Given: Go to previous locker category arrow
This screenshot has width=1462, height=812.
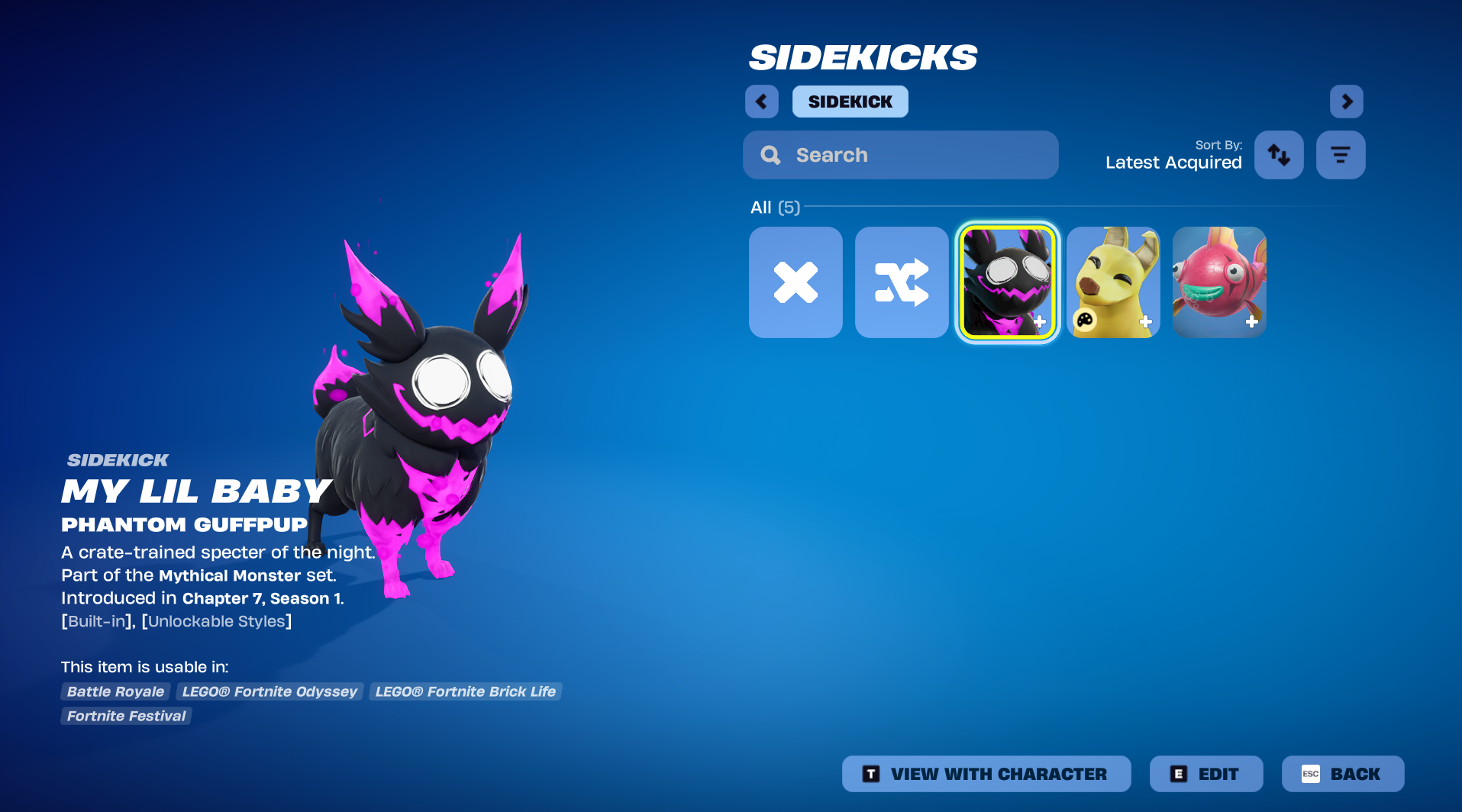Looking at the screenshot, I should tap(761, 101).
